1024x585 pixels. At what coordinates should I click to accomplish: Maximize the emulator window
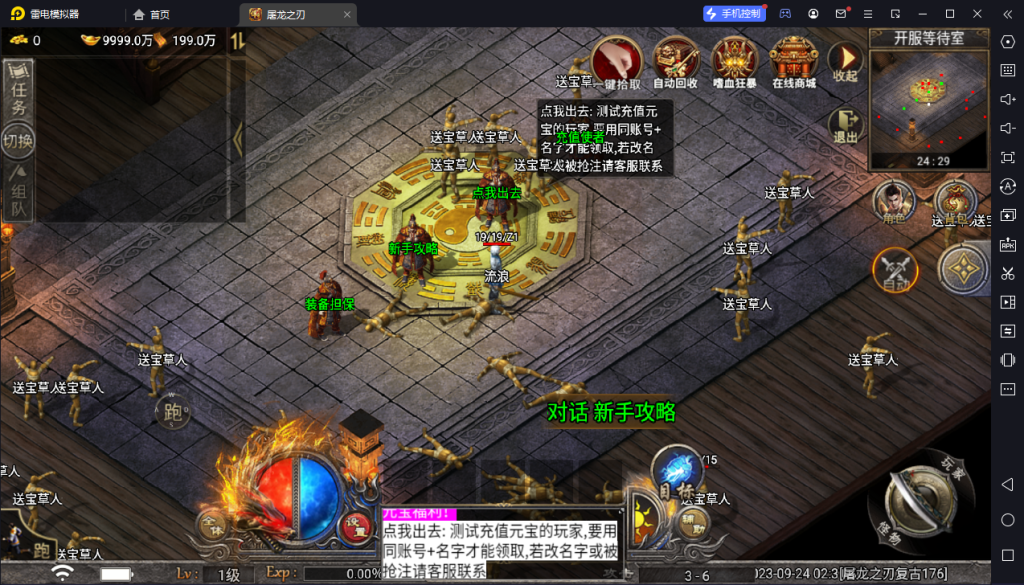click(x=949, y=14)
